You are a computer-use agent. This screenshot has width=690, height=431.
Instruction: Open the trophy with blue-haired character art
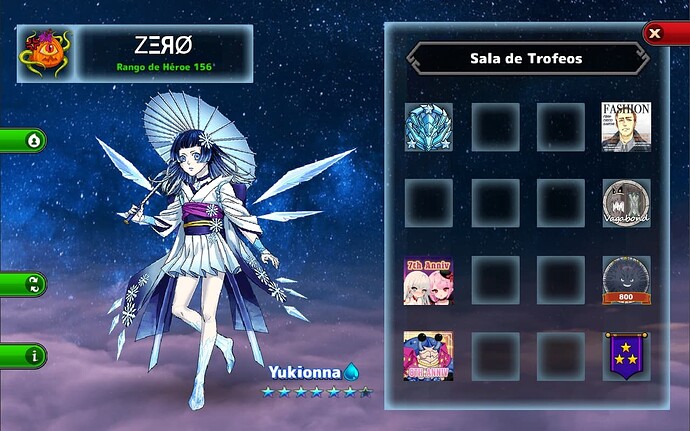[x=428, y=356]
